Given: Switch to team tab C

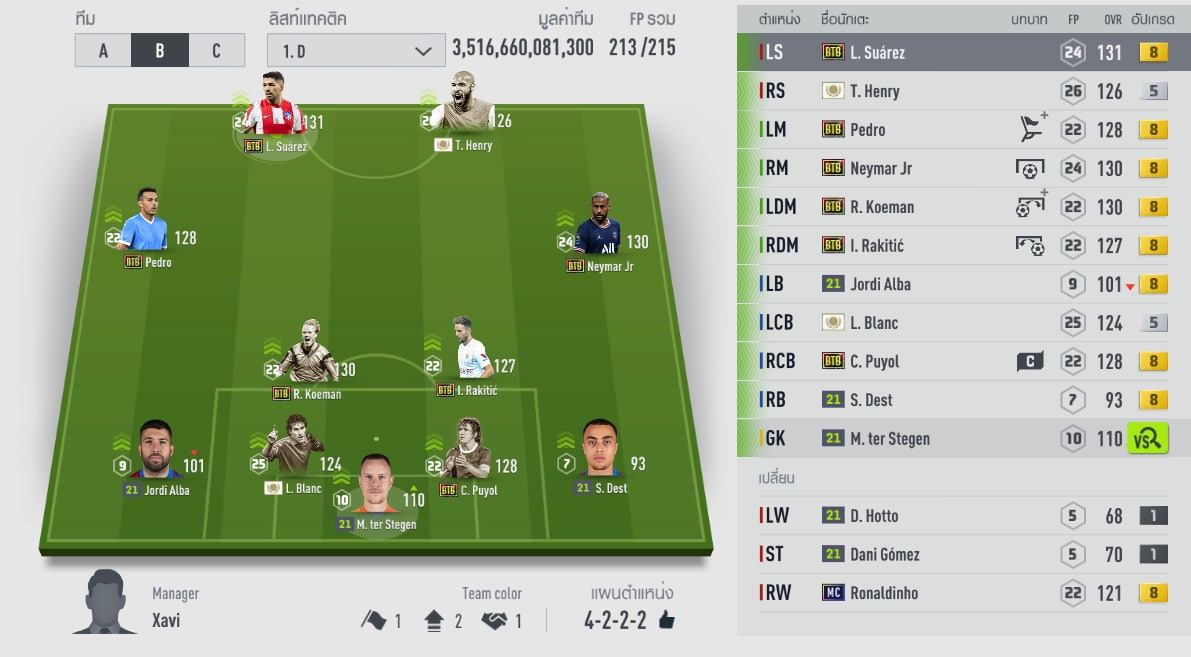Looking at the screenshot, I should coord(216,50).
